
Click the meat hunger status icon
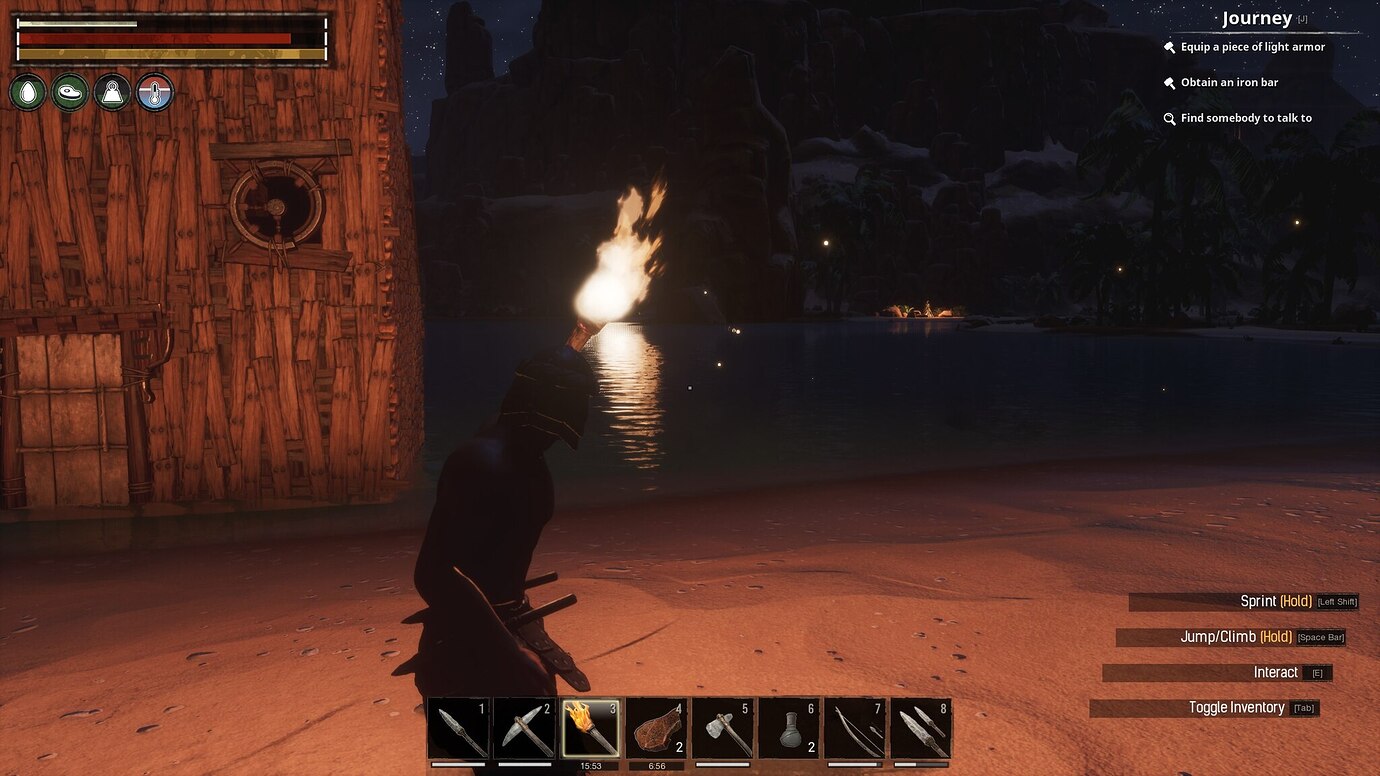click(x=70, y=92)
